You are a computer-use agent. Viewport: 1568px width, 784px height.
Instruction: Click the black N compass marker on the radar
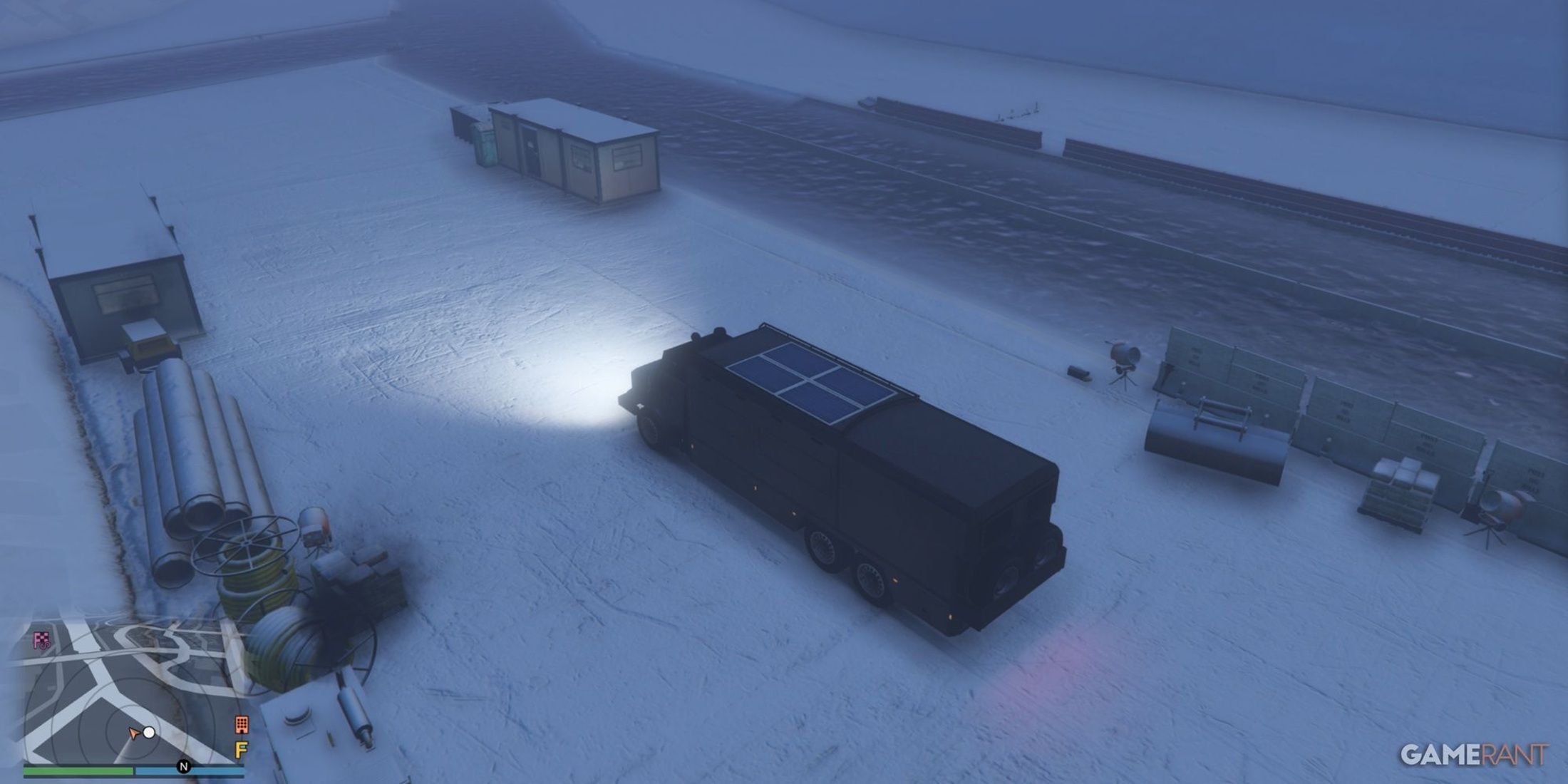click(184, 766)
